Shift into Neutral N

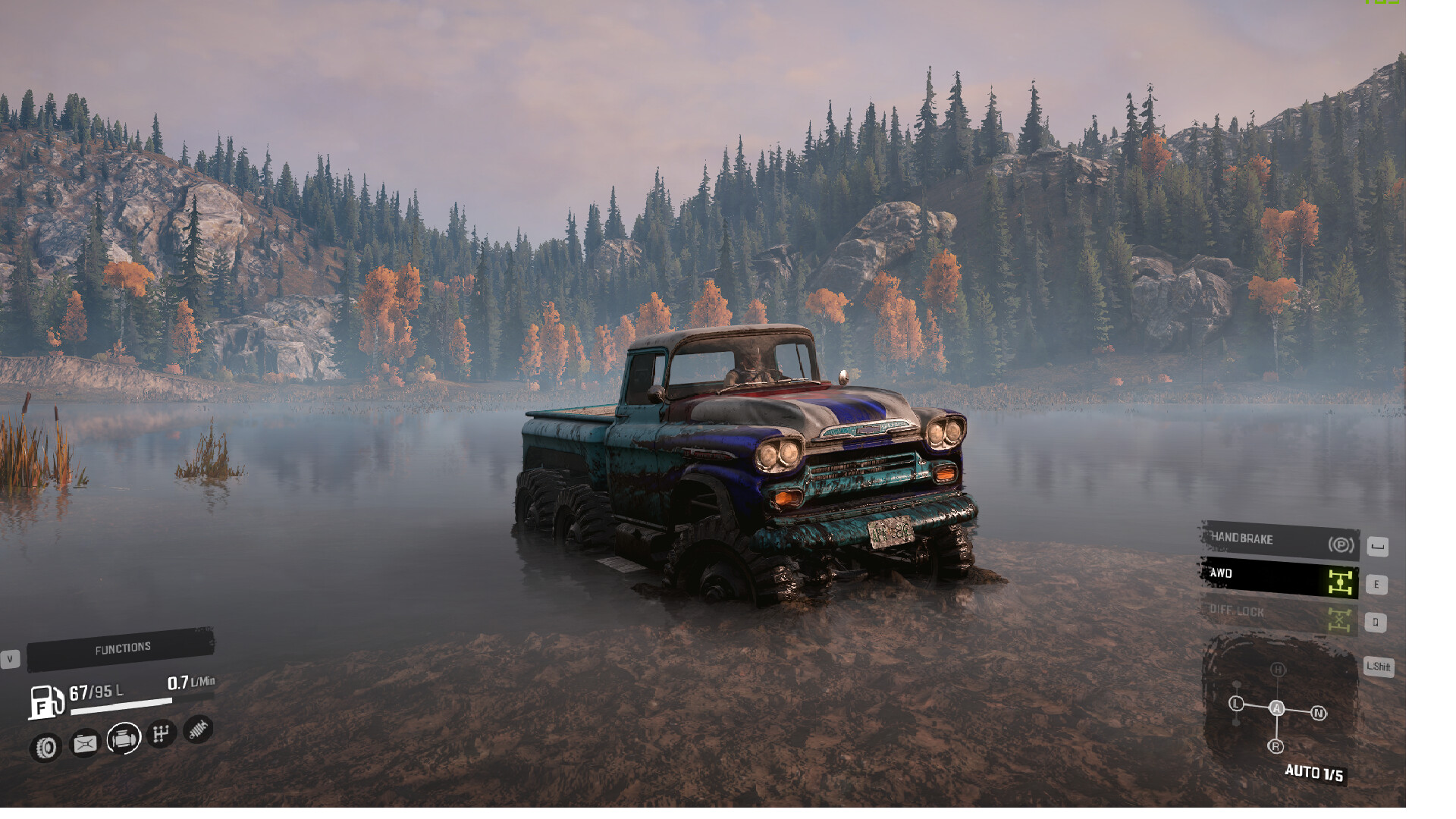pos(1319,713)
